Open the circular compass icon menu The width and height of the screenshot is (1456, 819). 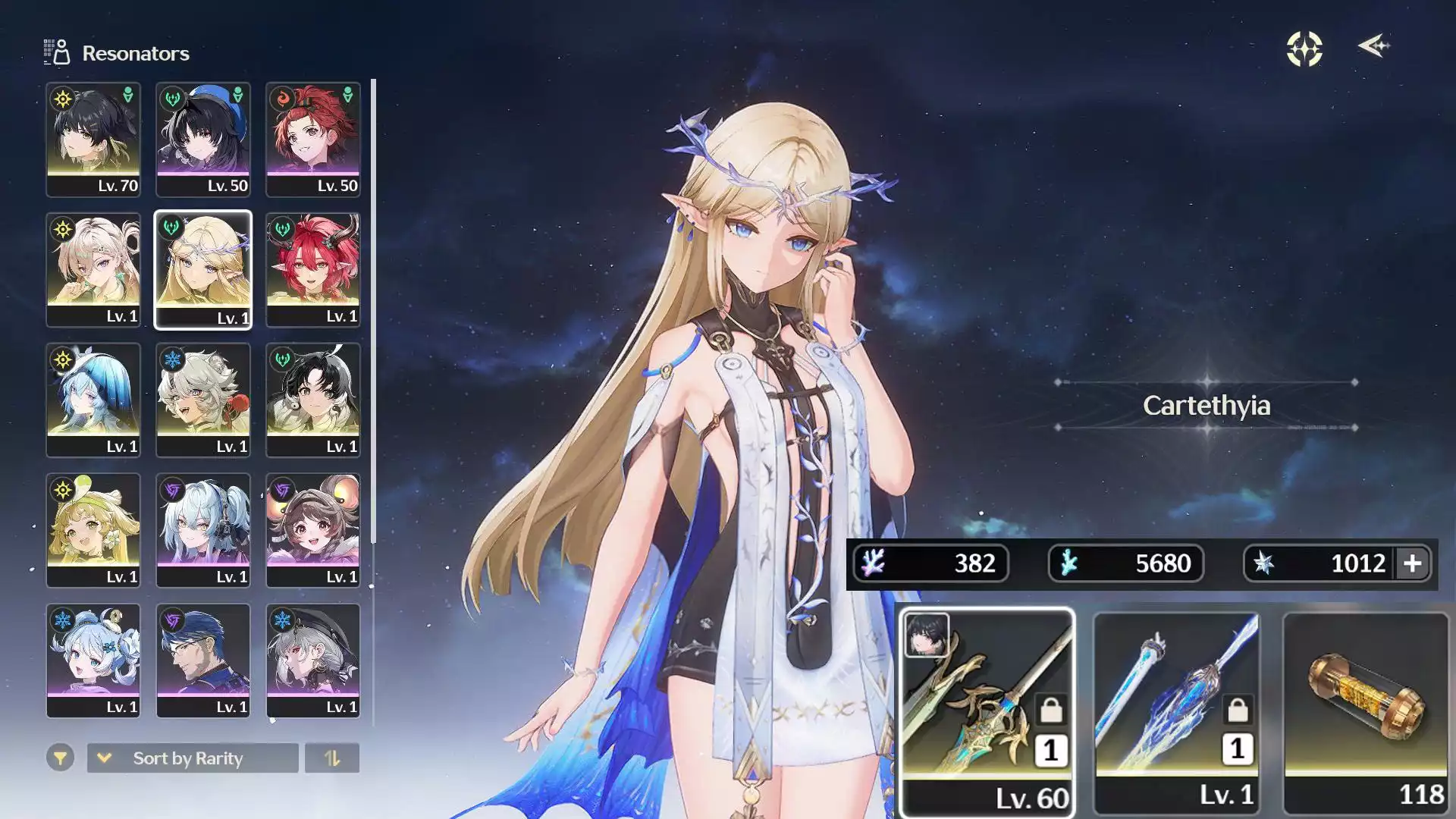1304,49
